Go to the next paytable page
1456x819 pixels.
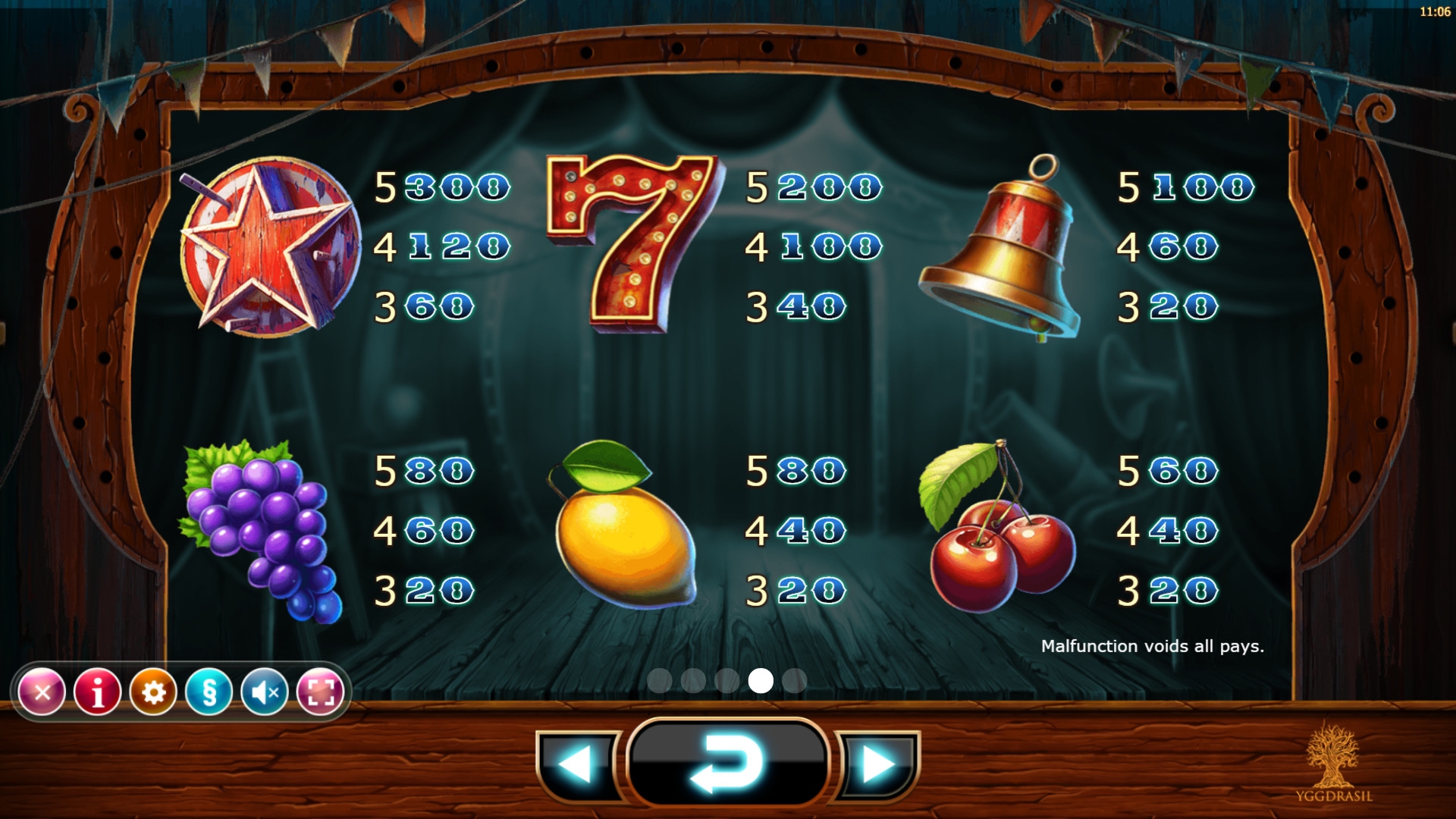(877, 764)
